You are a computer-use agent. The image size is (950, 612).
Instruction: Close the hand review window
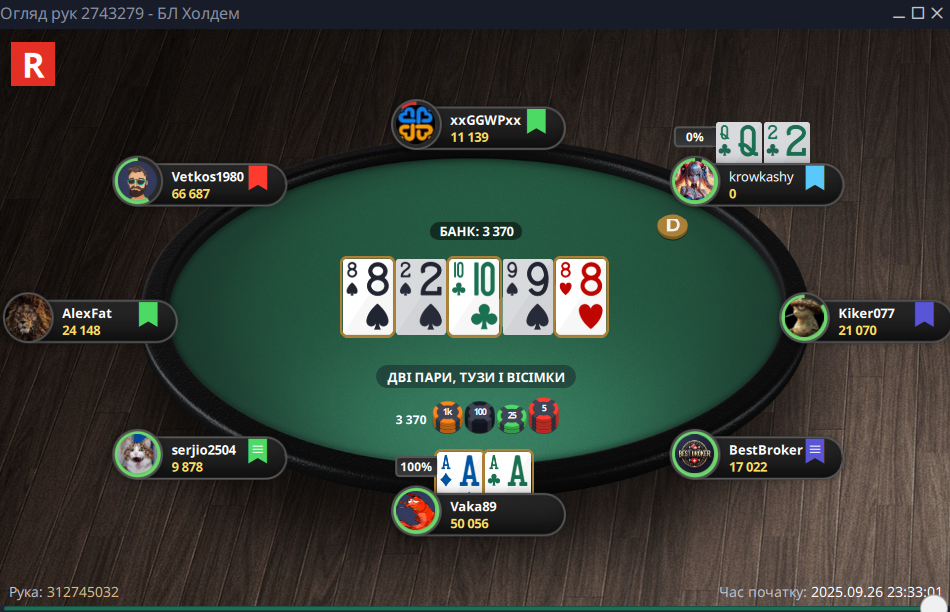tap(938, 13)
